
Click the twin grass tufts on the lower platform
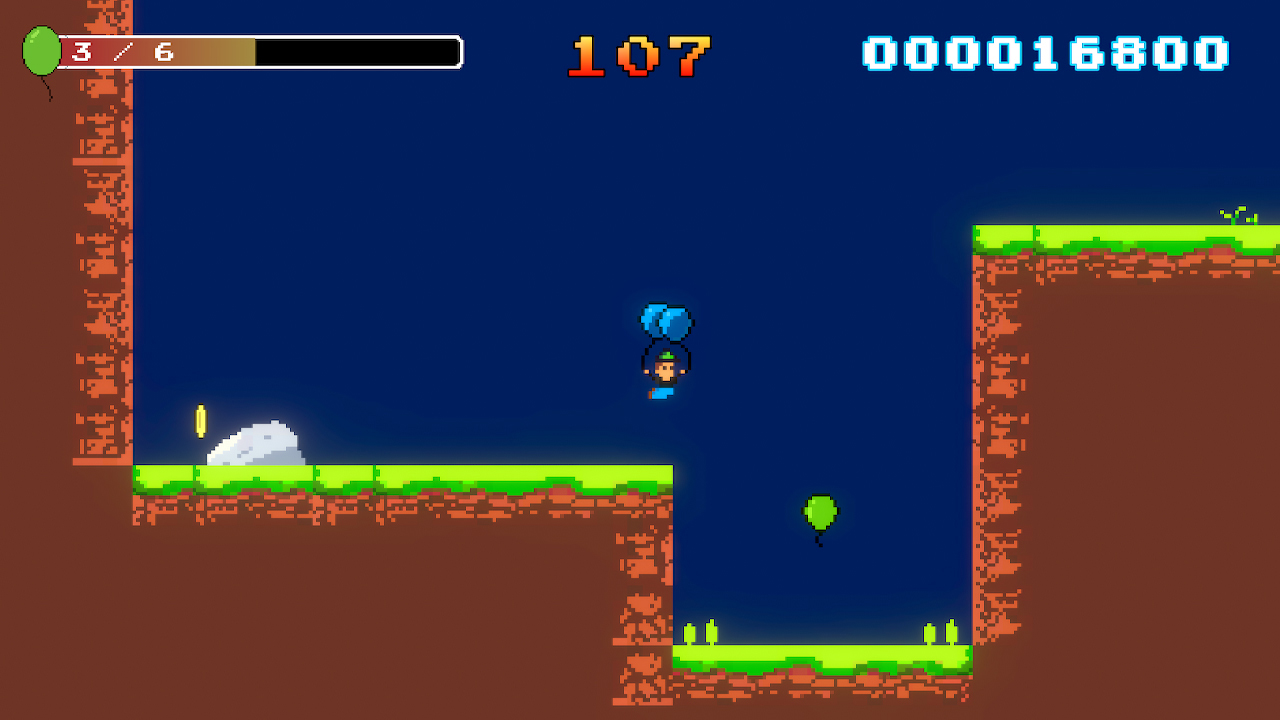[940, 630]
